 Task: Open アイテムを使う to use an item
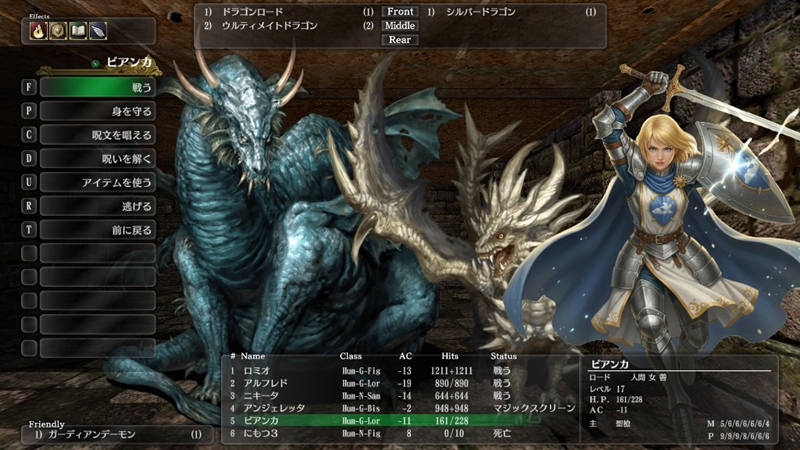click(x=97, y=182)
